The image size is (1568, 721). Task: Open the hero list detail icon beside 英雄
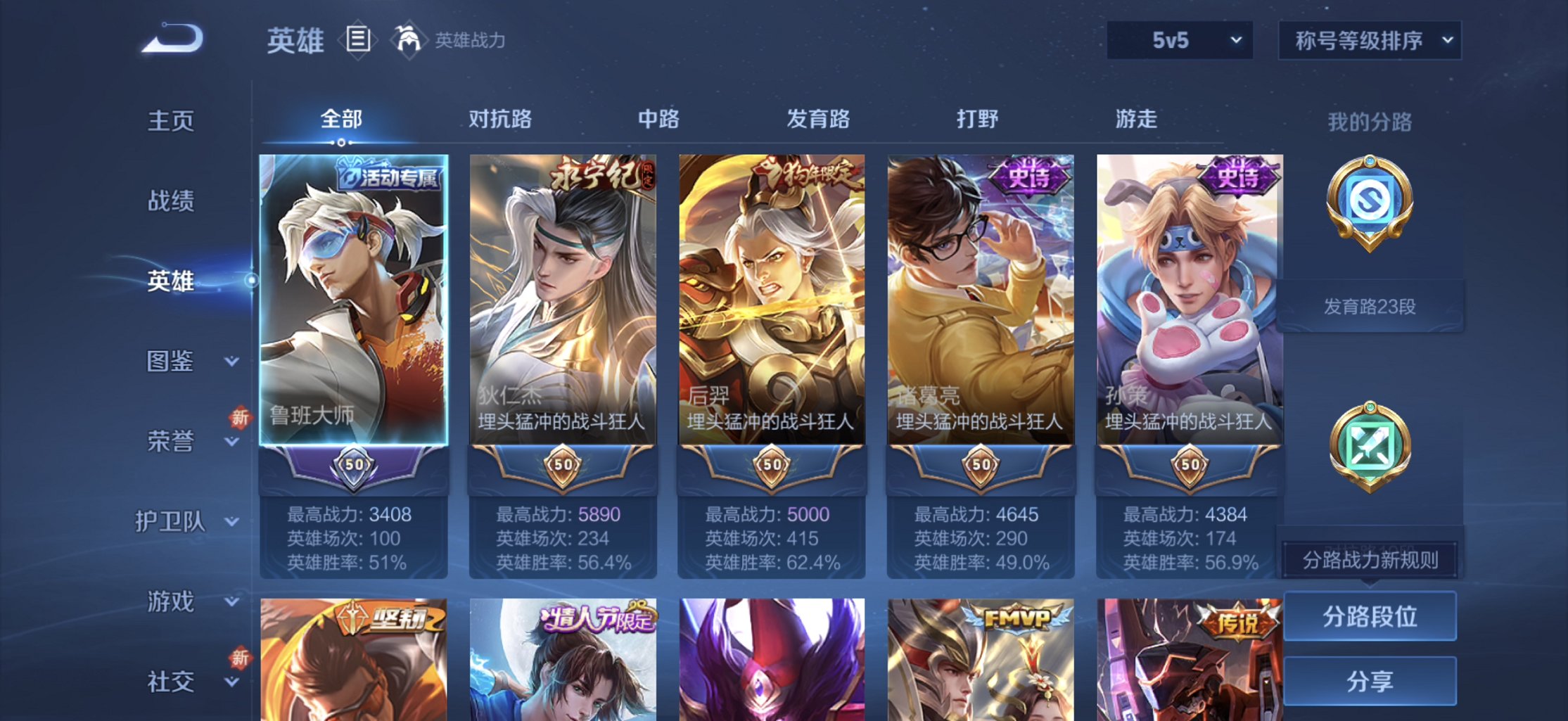coord(359,40)
